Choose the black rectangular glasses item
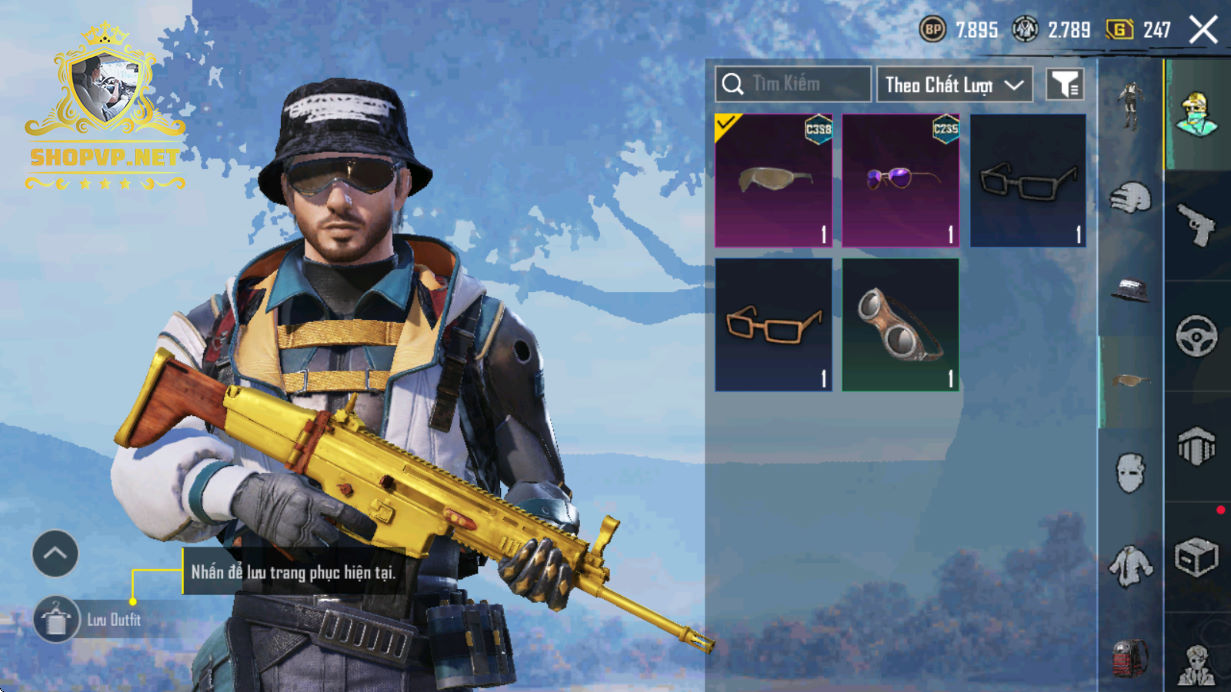The width and height of the screenshot is (1231, 692). [1027, 180]
